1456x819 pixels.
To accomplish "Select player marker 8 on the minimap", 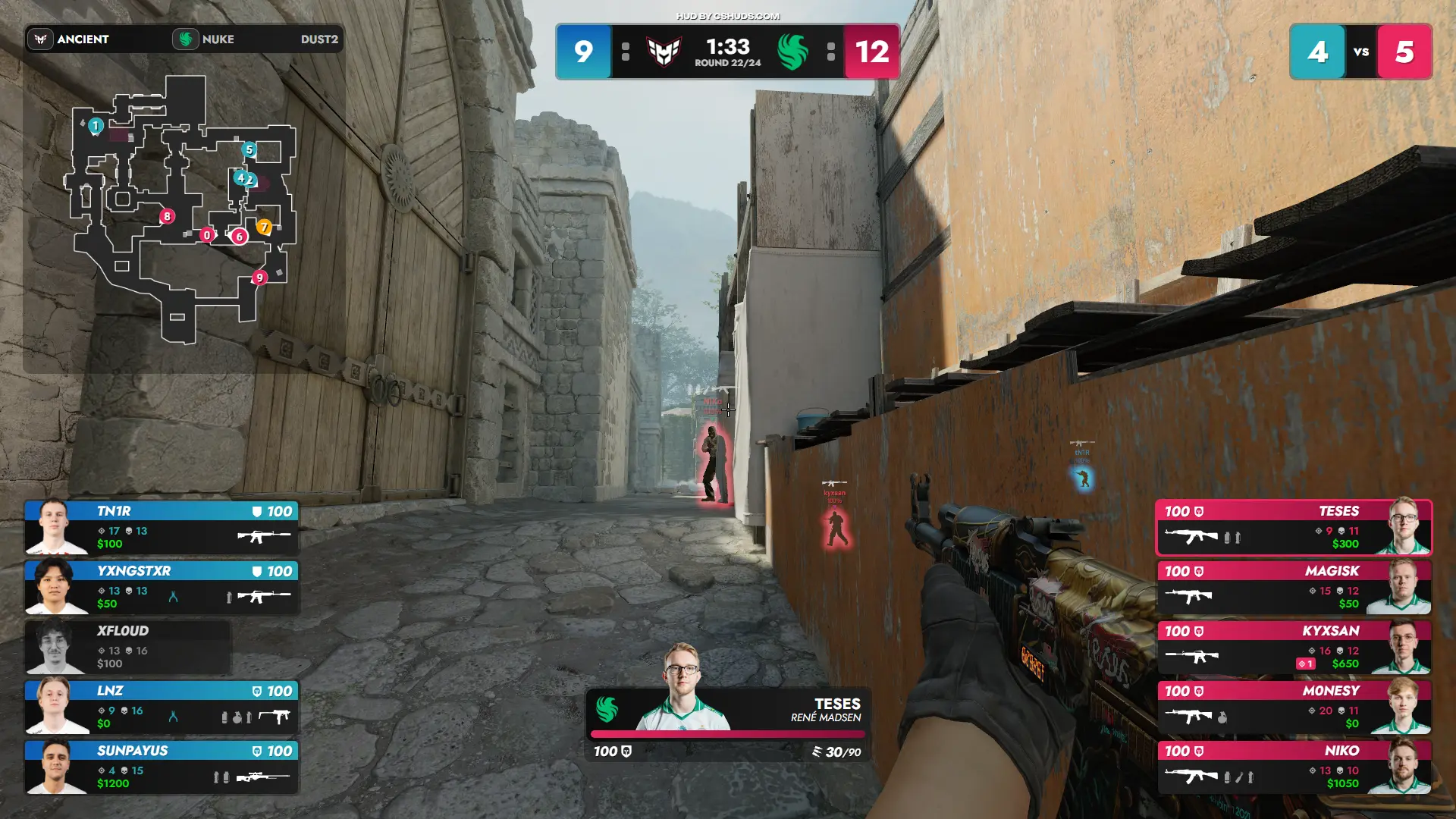I will point(167,216).
